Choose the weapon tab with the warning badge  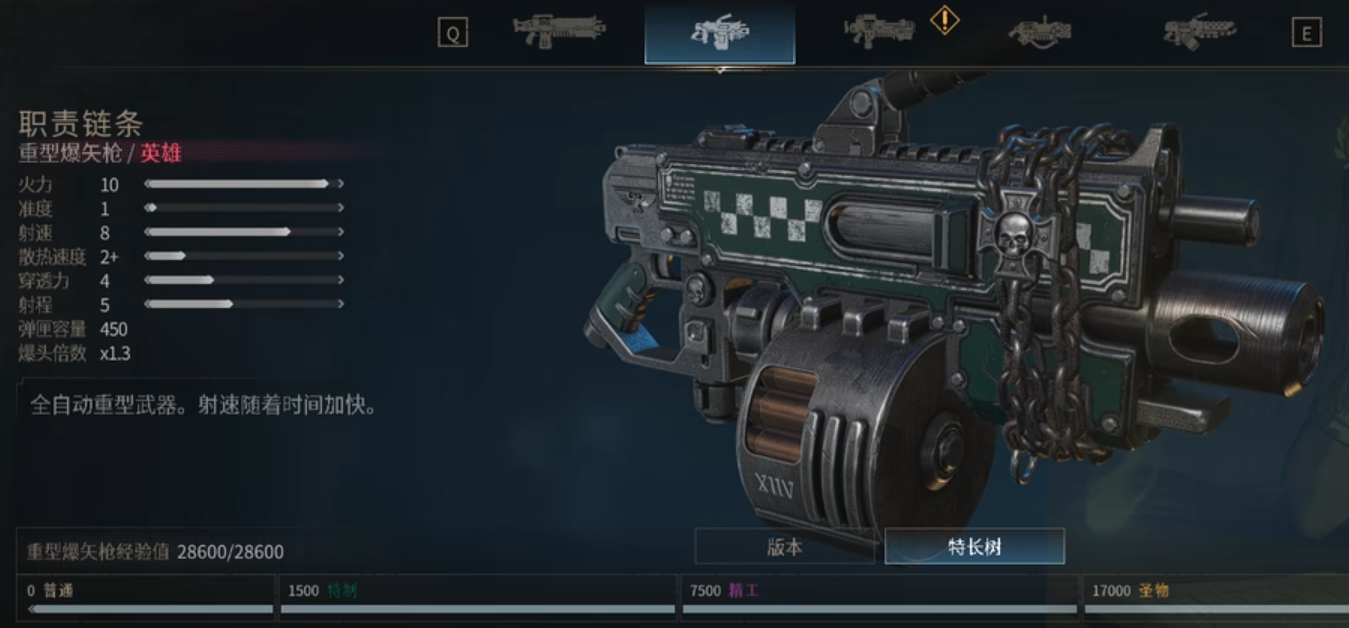pos(880,32)
